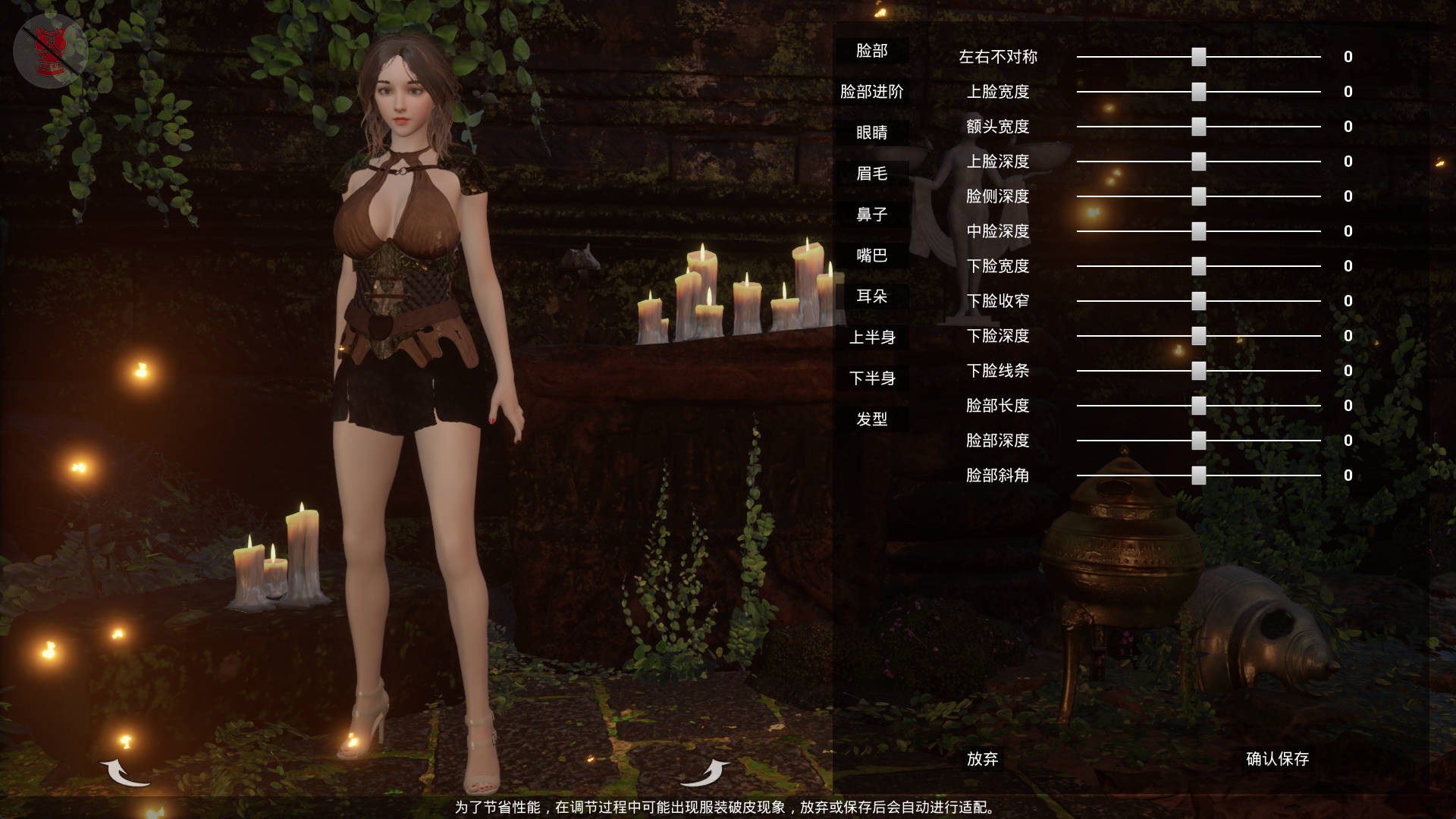Screen dimensions: 1456x819
Task: Click the 额头宽度 slider handle
Action: [1198, 127]
